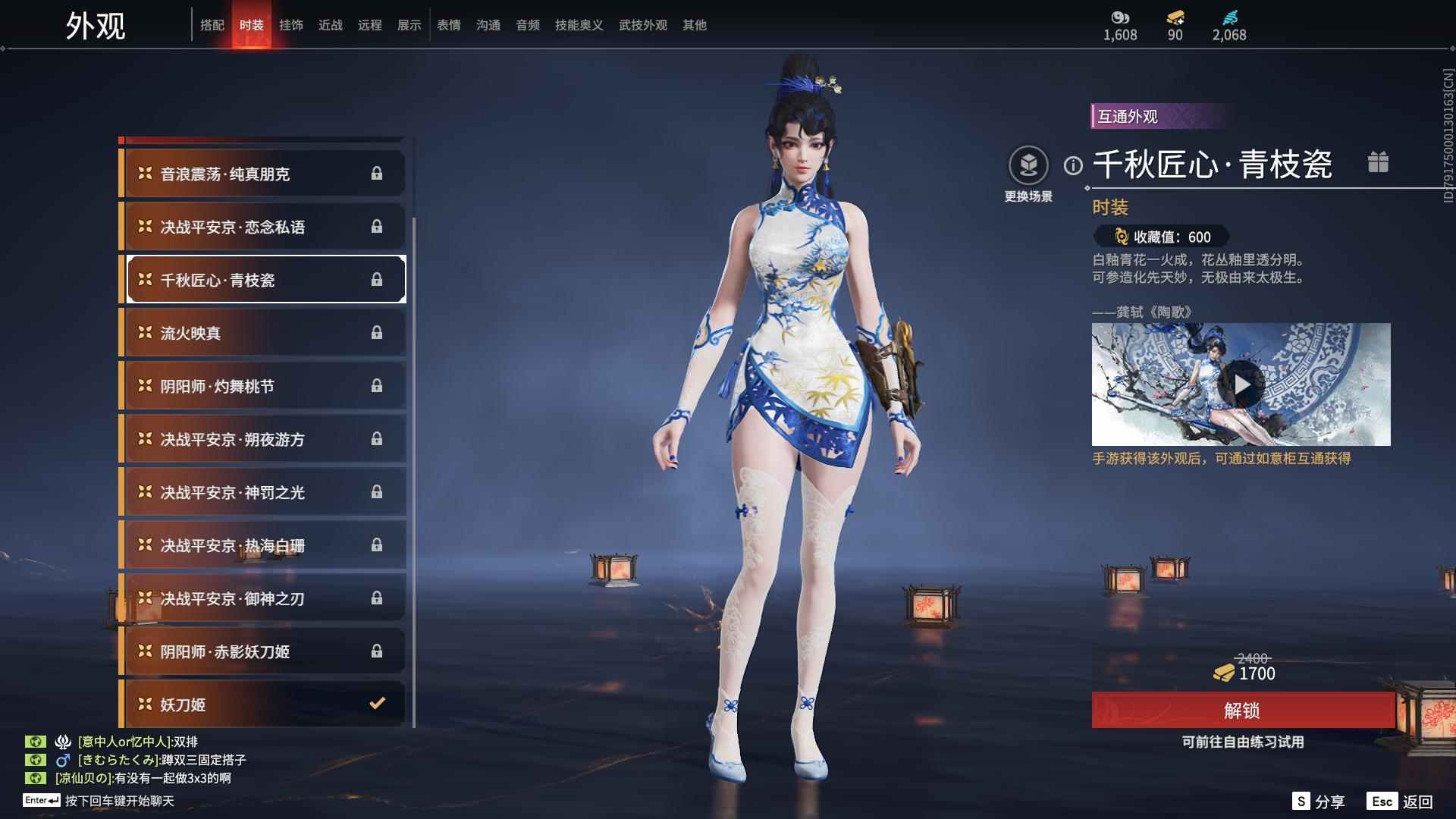
Task: Click the lock icon on 流火映真
Action: click(x=377, y=333)
